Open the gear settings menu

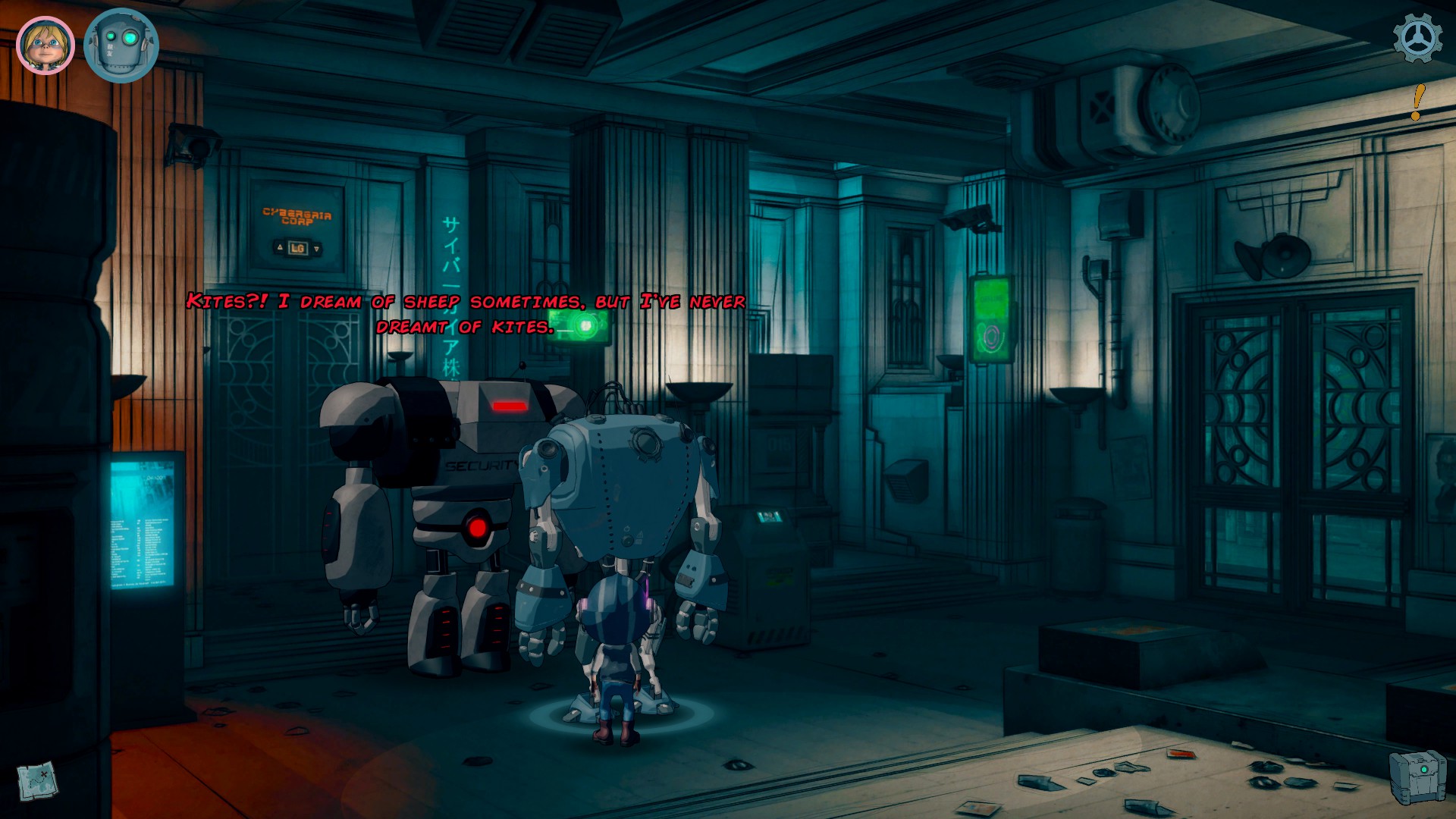point(1417,38)
